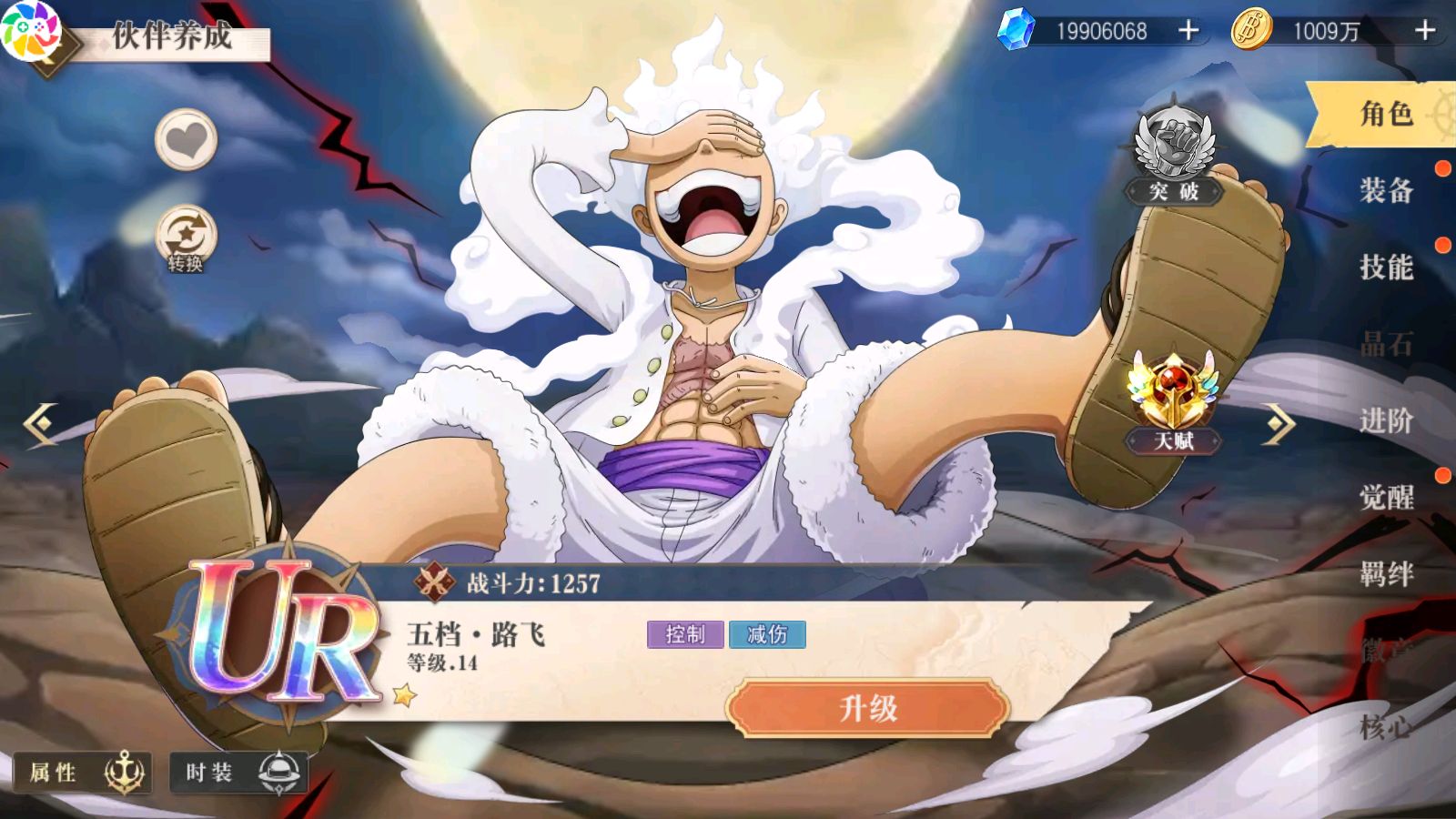Viewport: 1456px width, 819px height.
Task: Show the 属性 attributes panel
Action: (x=80, y=773)
